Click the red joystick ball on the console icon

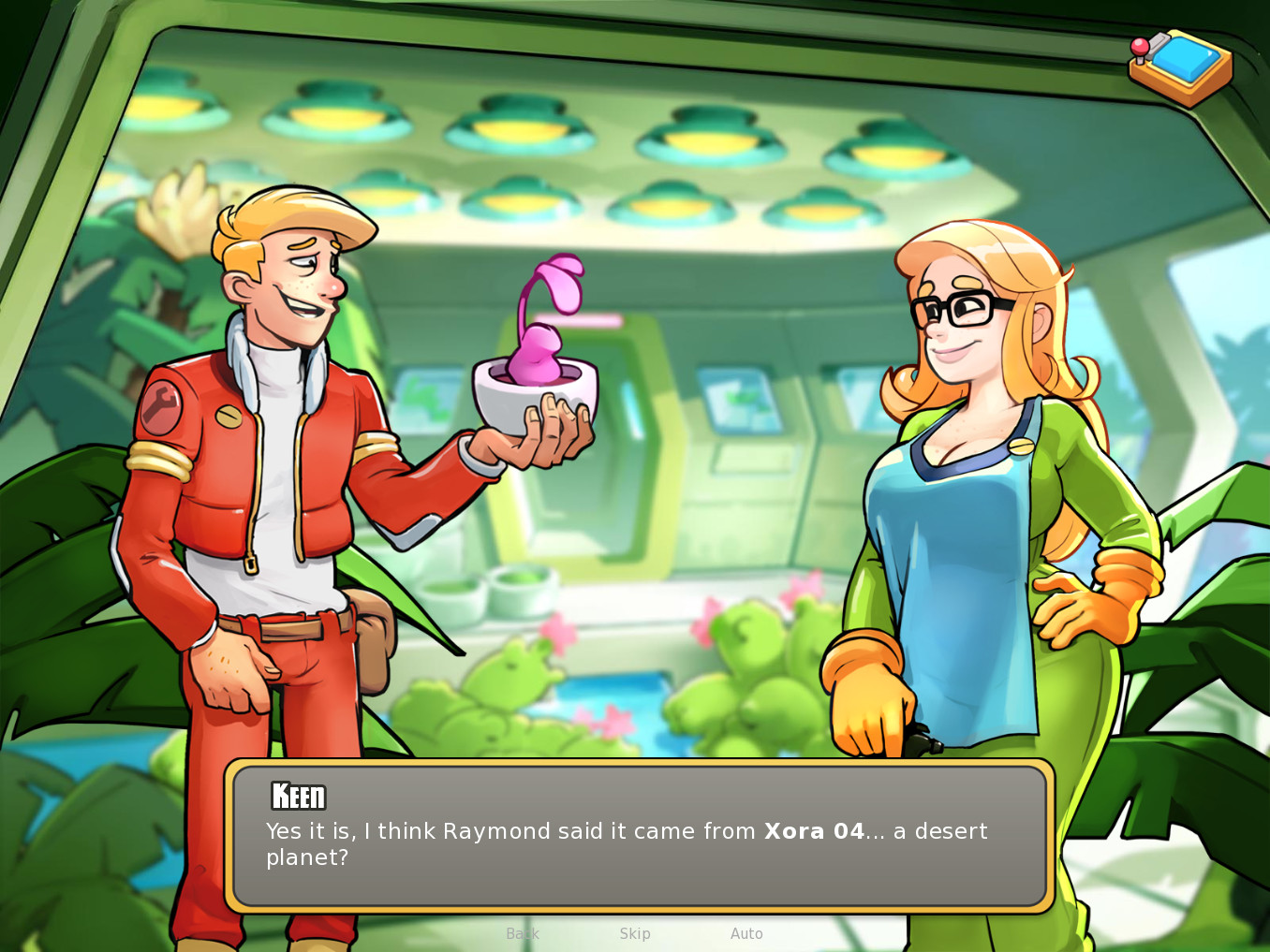1140,45
